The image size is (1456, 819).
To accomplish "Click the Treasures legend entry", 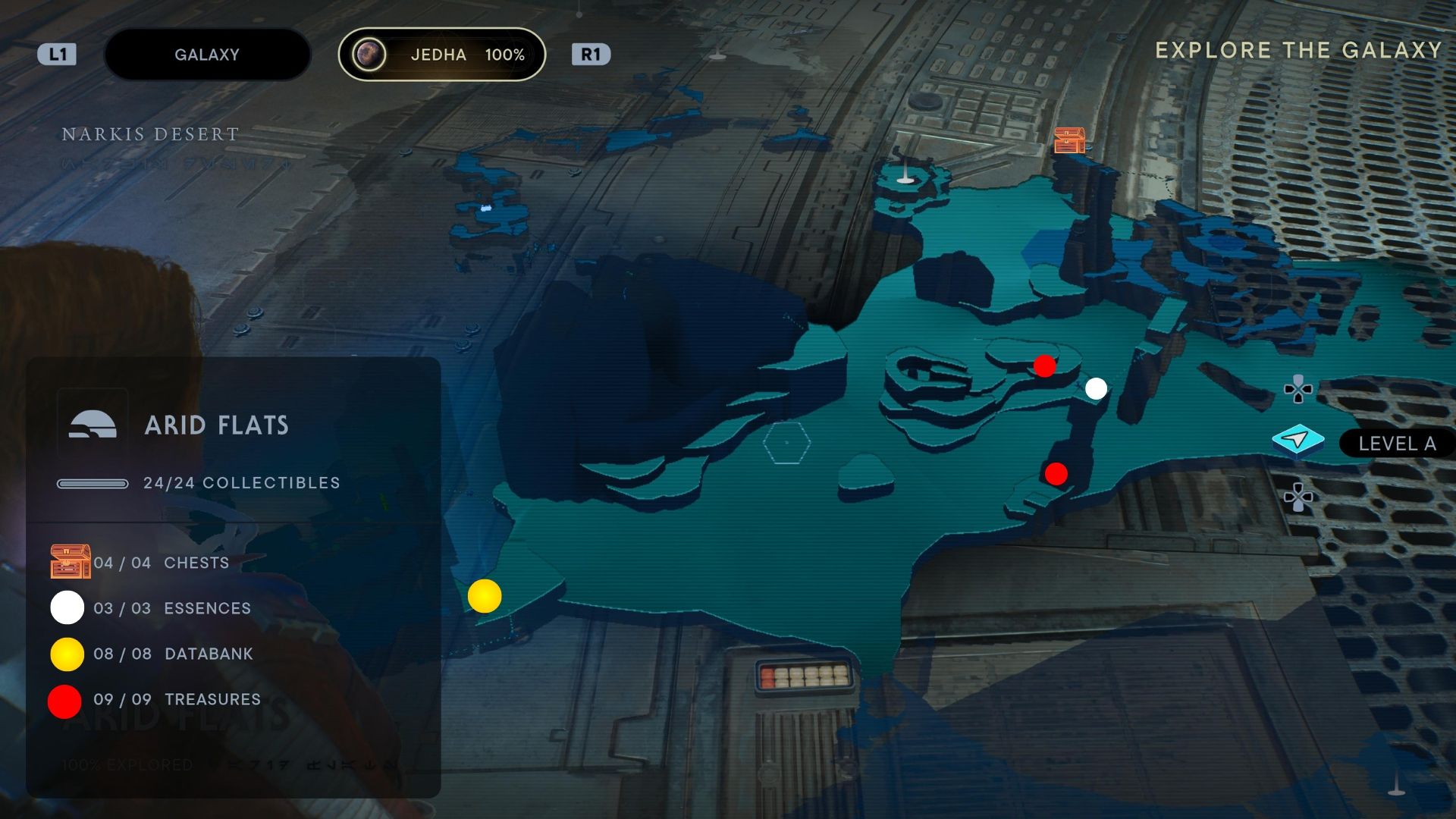I will [x=212, y=699].
